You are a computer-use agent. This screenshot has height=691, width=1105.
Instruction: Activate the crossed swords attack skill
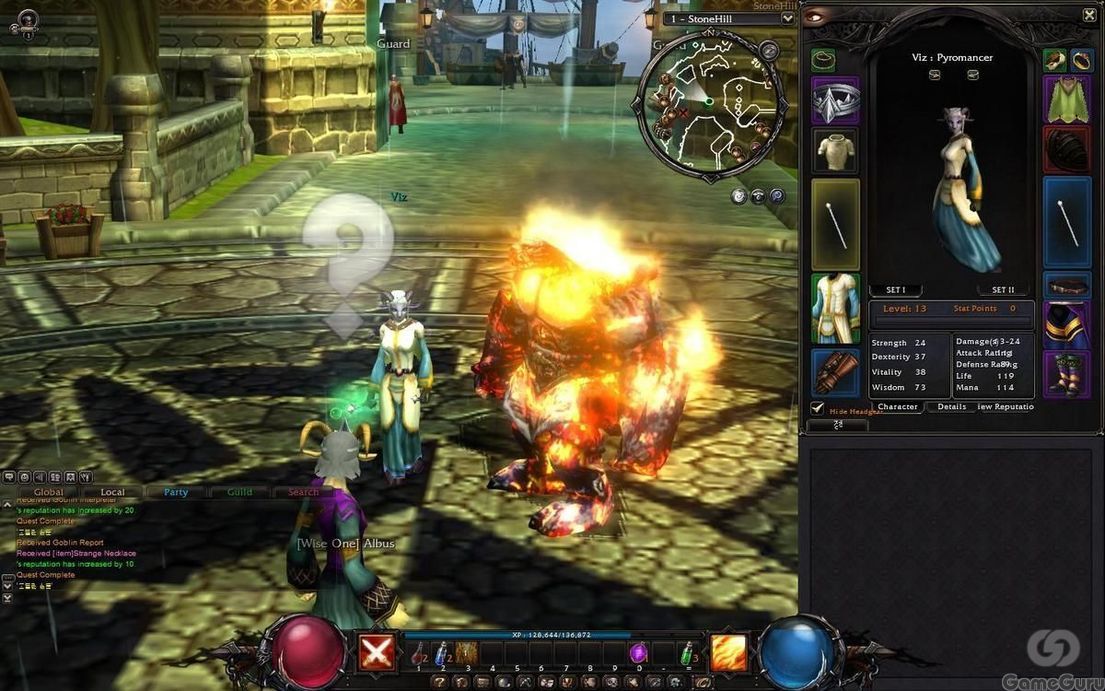click(375, 653)
